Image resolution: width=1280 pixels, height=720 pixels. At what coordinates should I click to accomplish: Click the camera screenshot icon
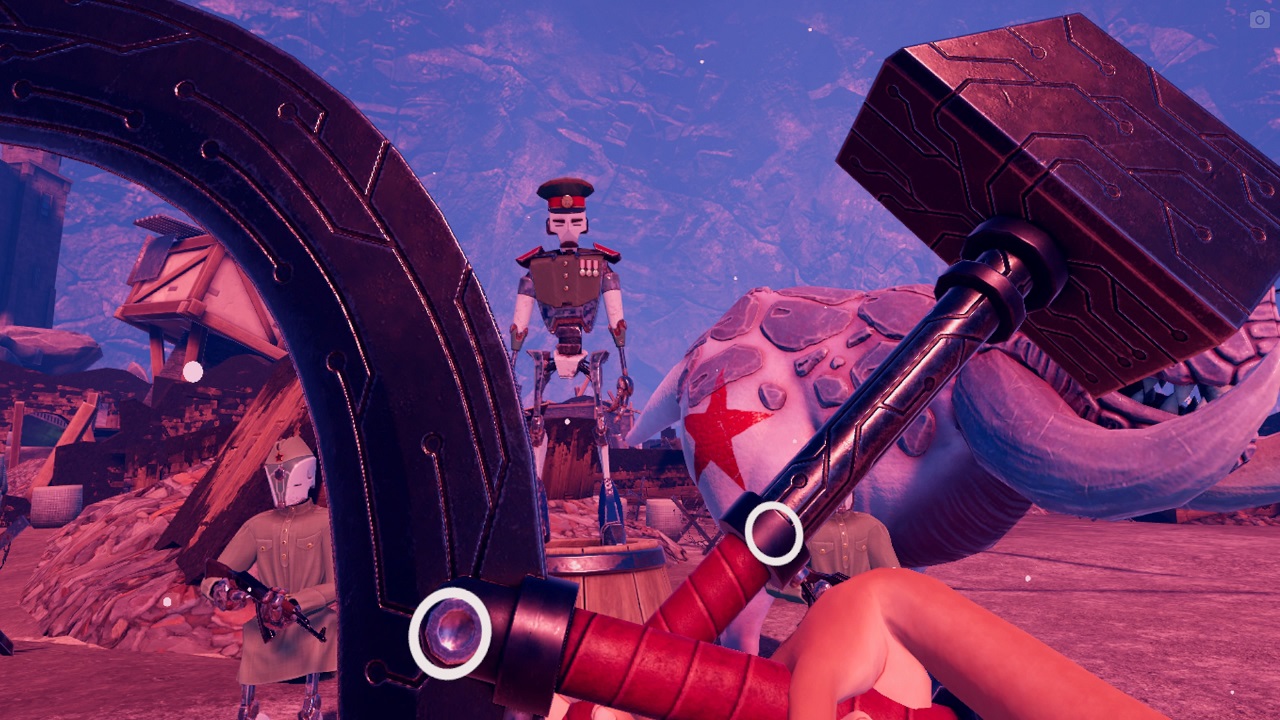(x=1259, y=19)
